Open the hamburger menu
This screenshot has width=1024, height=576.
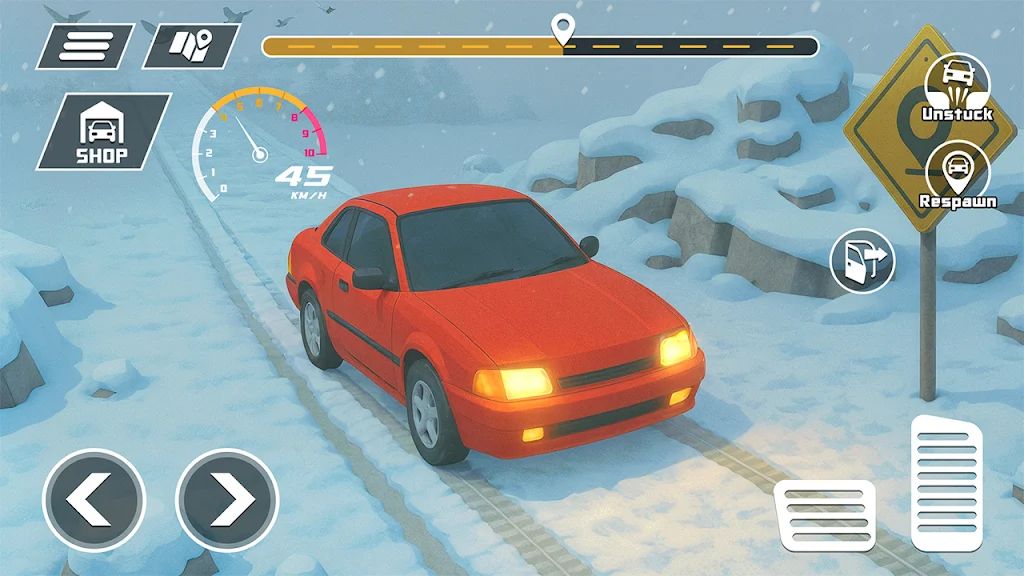tap(85, 46)
